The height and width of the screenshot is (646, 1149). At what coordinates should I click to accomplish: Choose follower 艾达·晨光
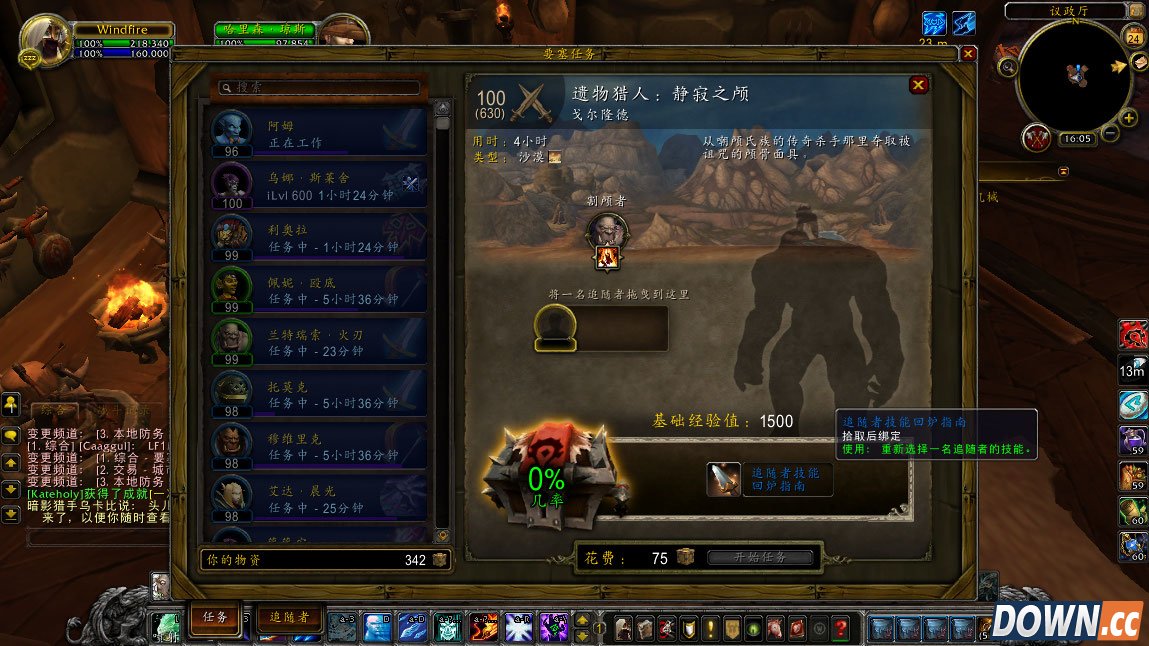tap(319, 498)
